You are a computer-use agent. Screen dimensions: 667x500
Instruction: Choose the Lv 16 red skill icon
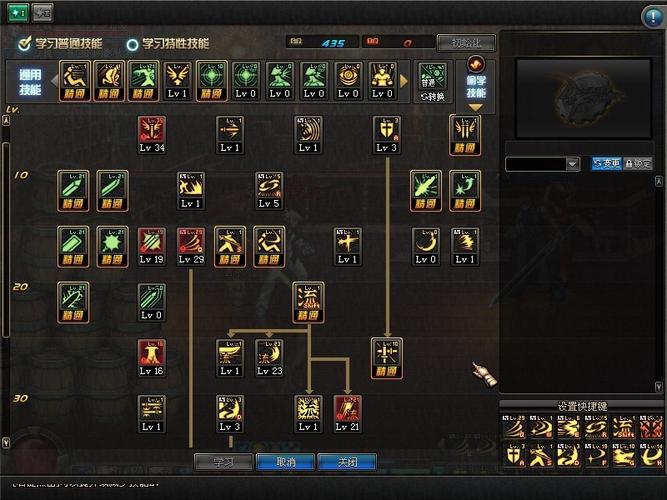(152, 355)
